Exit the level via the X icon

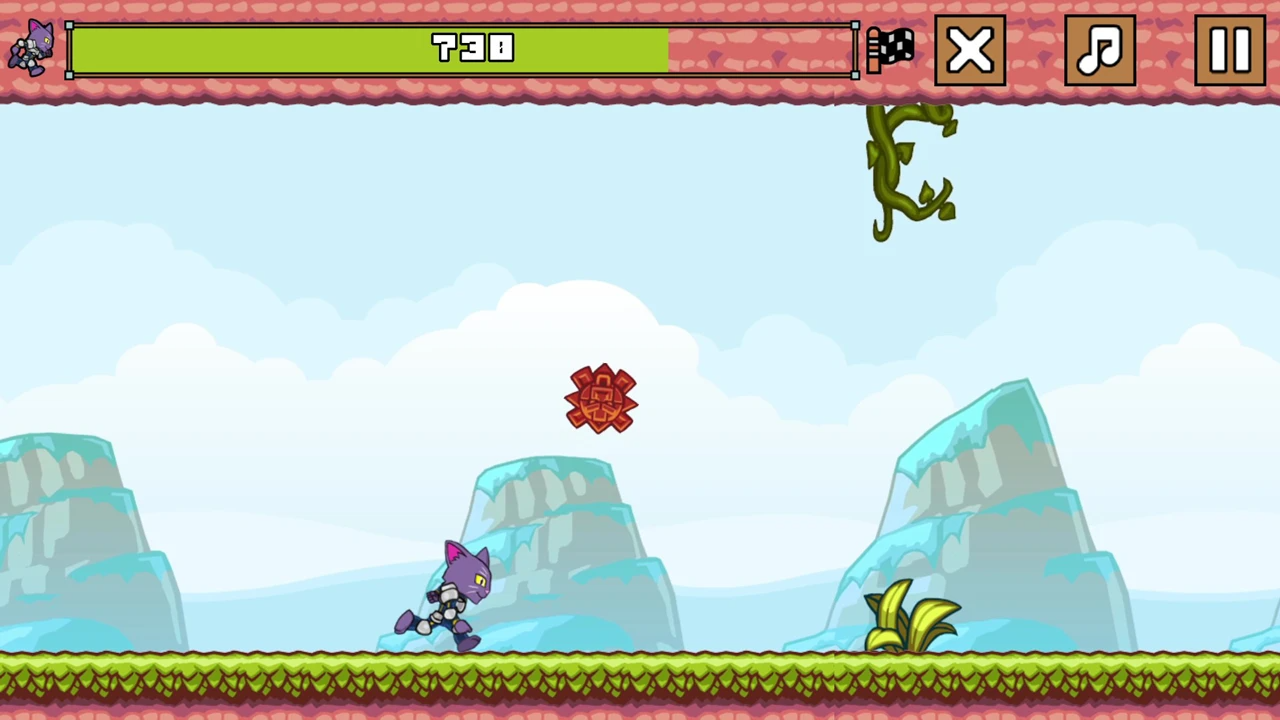pyautogui.click(x=969, y=50)
